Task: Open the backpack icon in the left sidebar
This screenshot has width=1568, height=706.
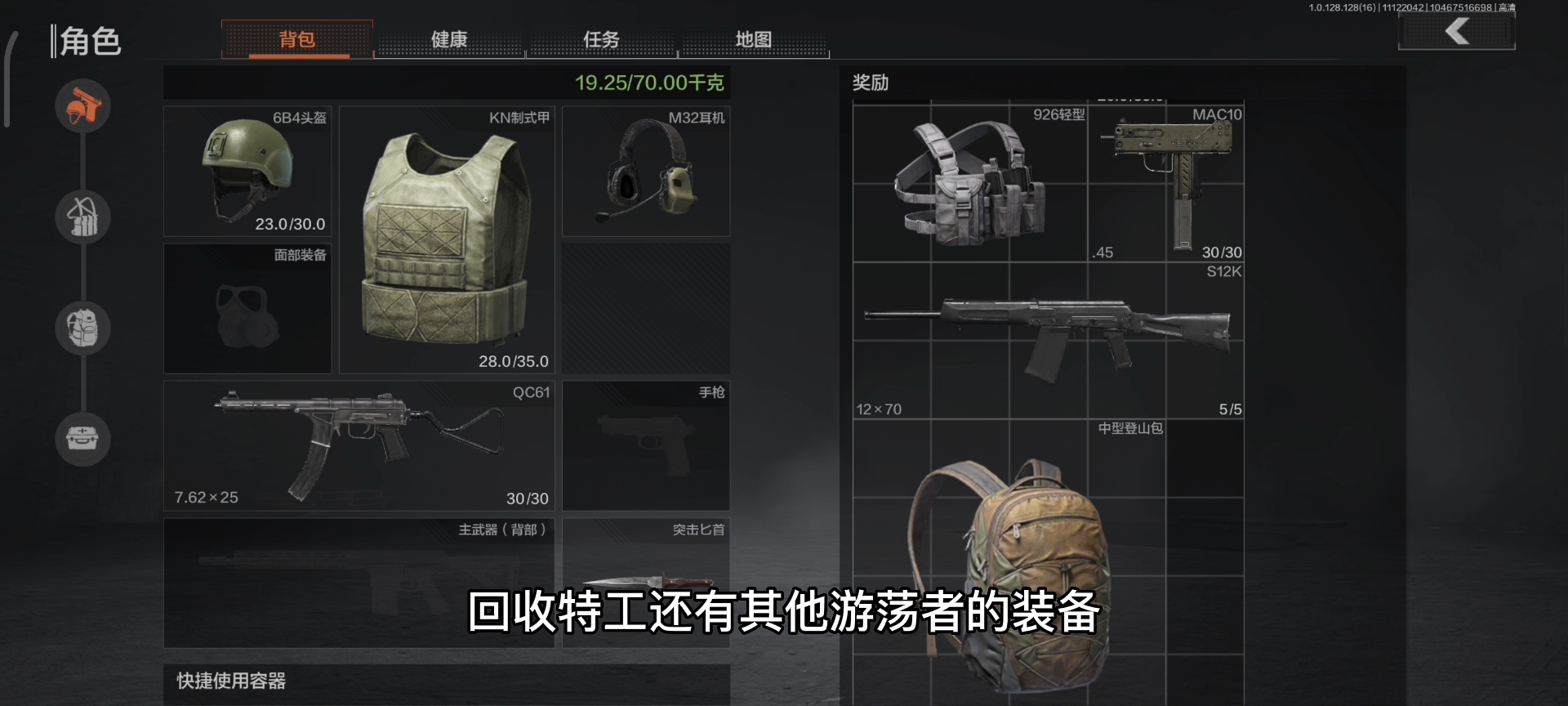Action: (x=82, y=328)
